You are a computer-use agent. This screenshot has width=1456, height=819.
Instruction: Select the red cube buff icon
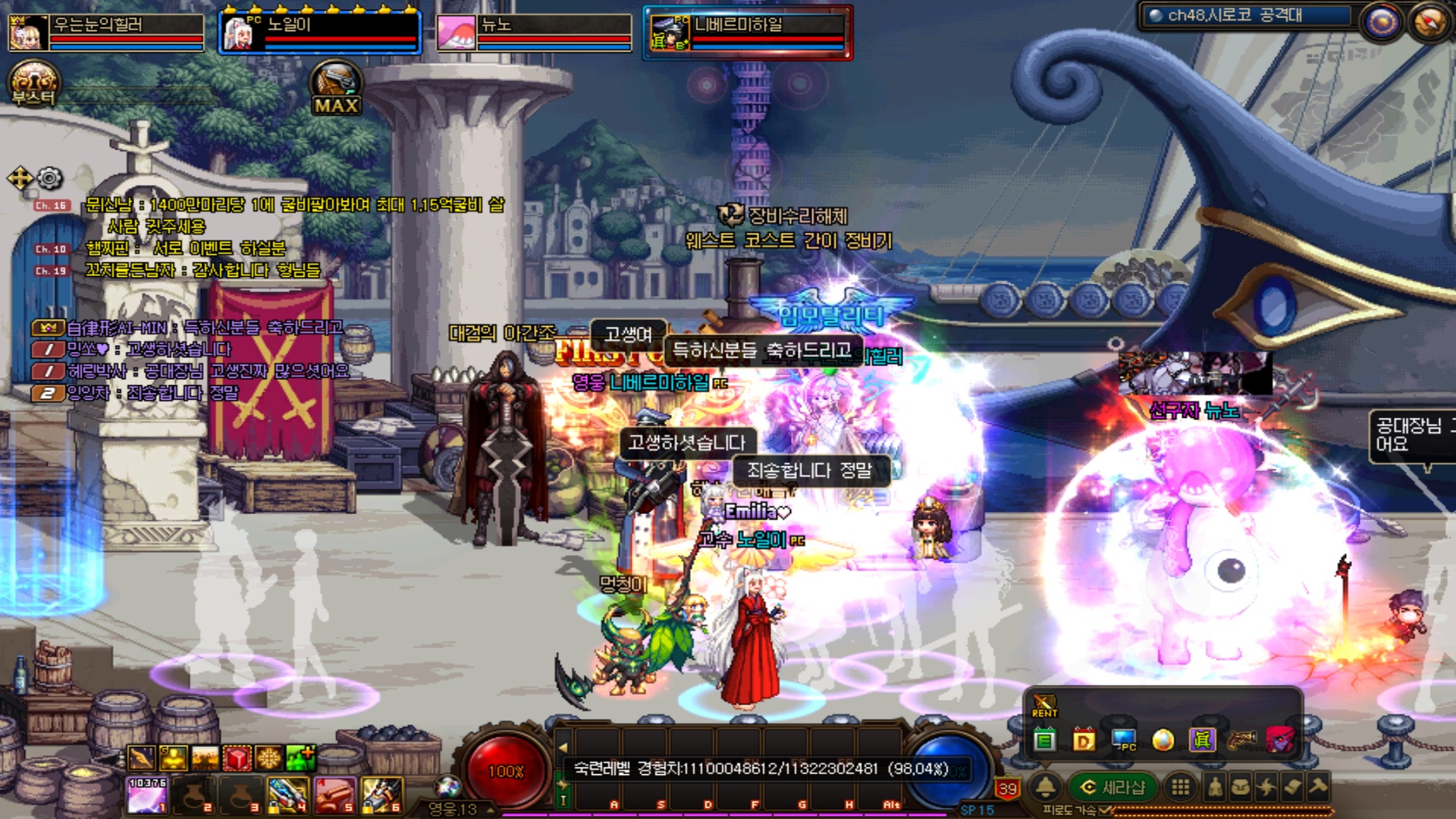[237, 758]
